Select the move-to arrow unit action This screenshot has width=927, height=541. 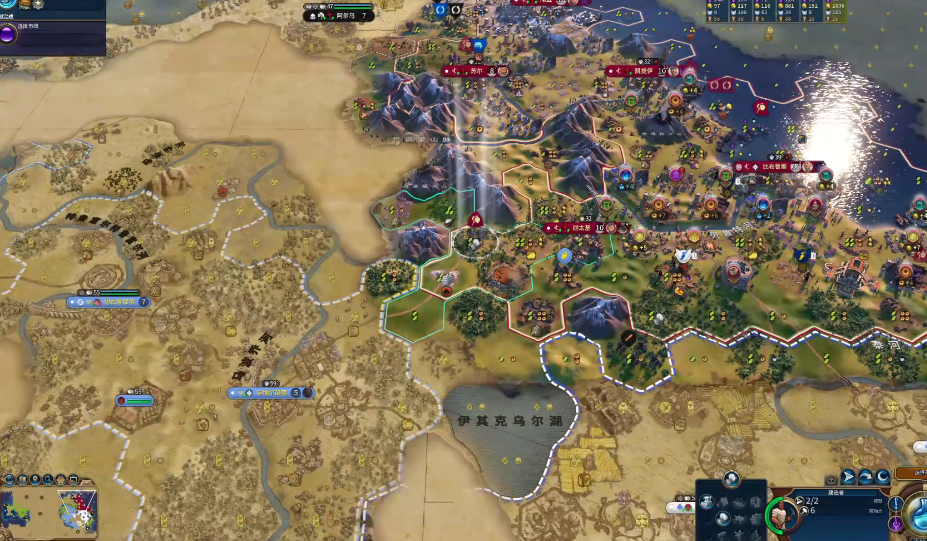pos(848,477)
